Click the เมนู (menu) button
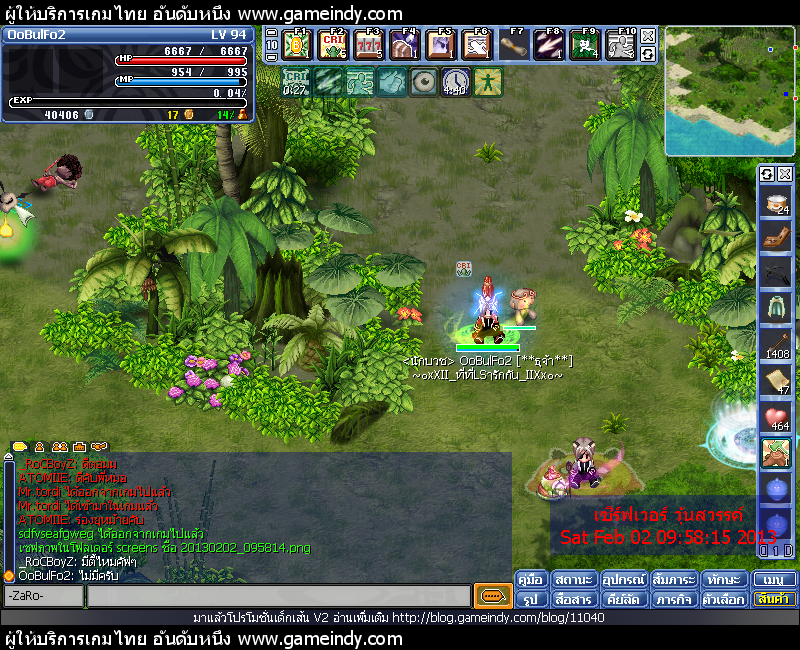The image size is (800, 650). click(775, 580)
